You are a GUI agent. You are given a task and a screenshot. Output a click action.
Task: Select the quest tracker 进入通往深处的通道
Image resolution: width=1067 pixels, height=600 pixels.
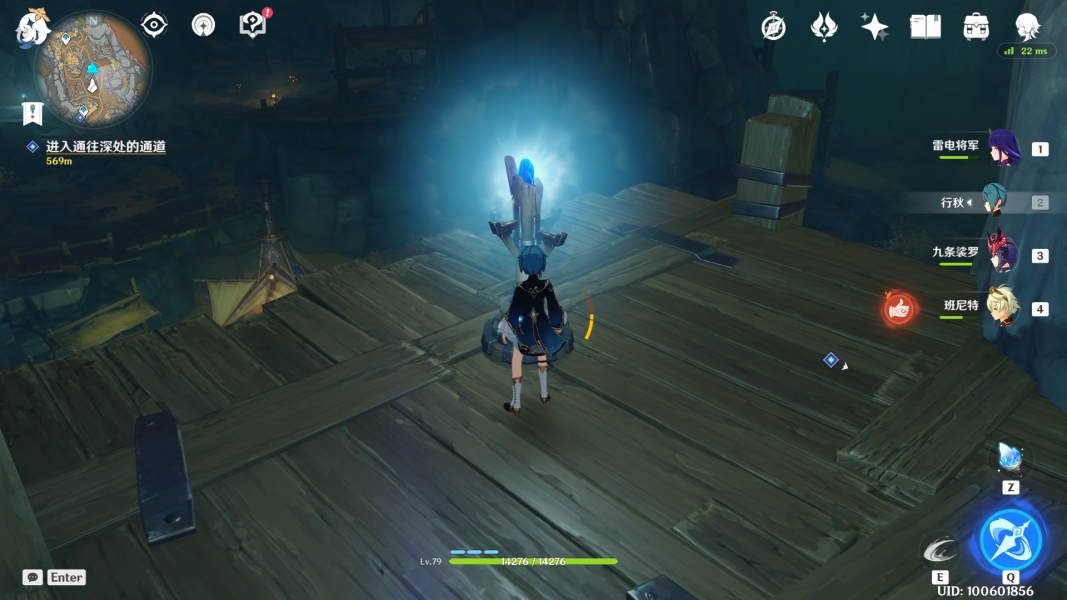(105, 147)
